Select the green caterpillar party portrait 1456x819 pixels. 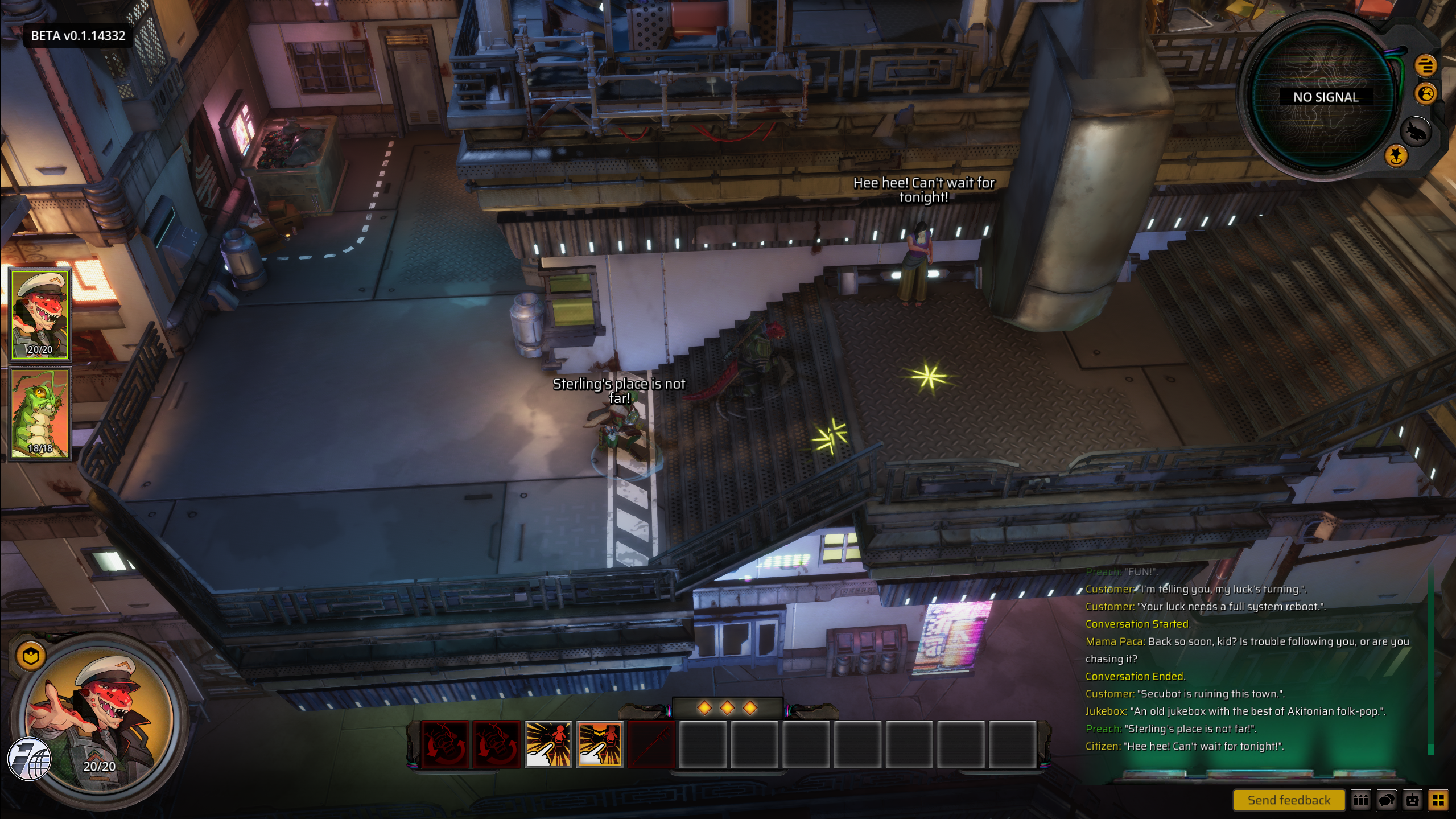coord(40,413)
